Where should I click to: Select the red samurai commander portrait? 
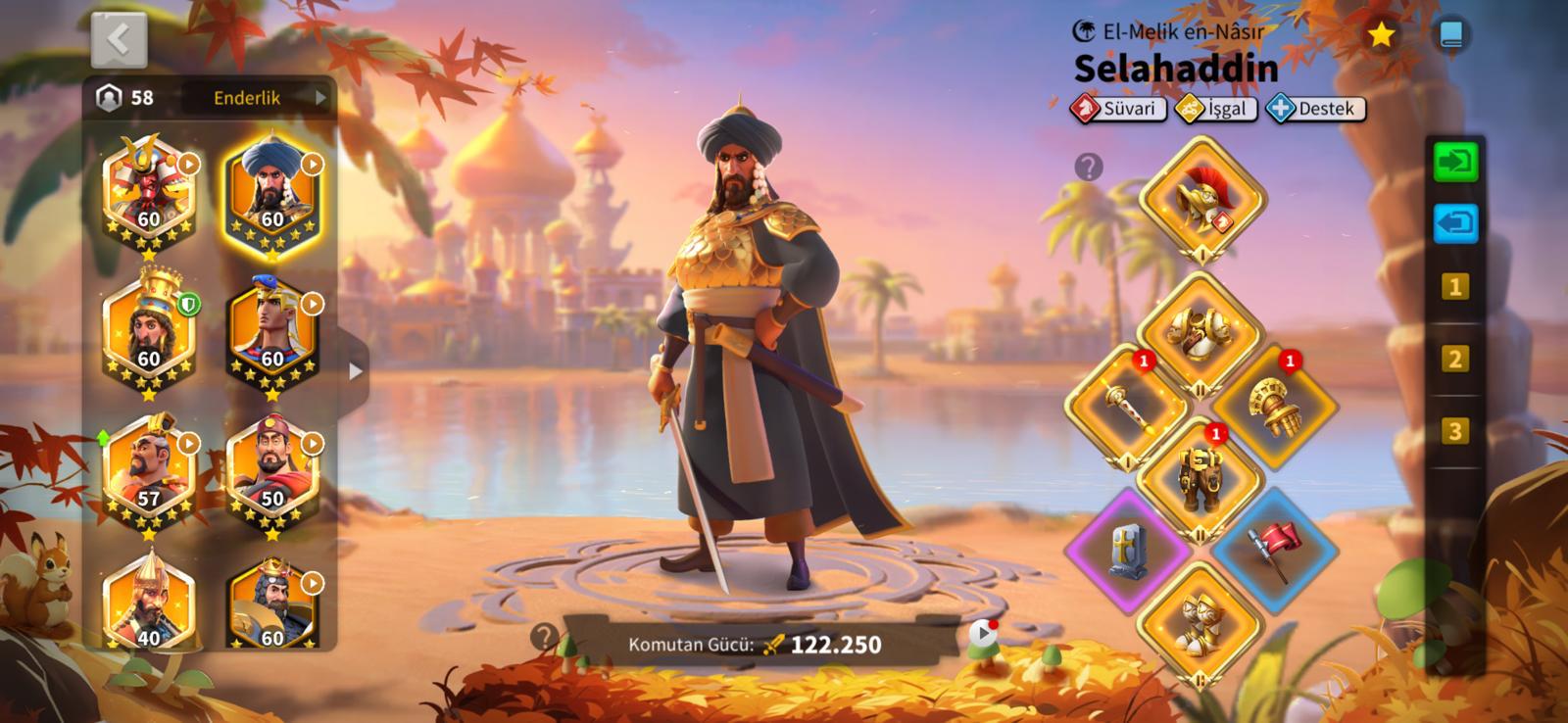(x=149, y=192)
